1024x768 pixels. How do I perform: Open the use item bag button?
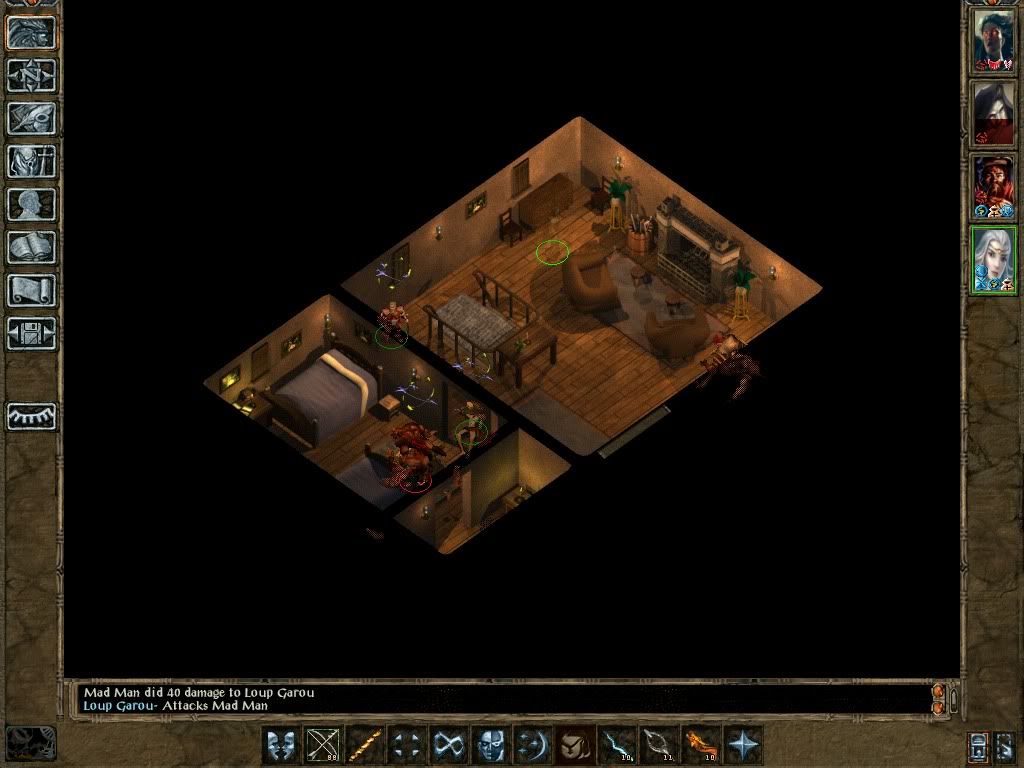573,745
